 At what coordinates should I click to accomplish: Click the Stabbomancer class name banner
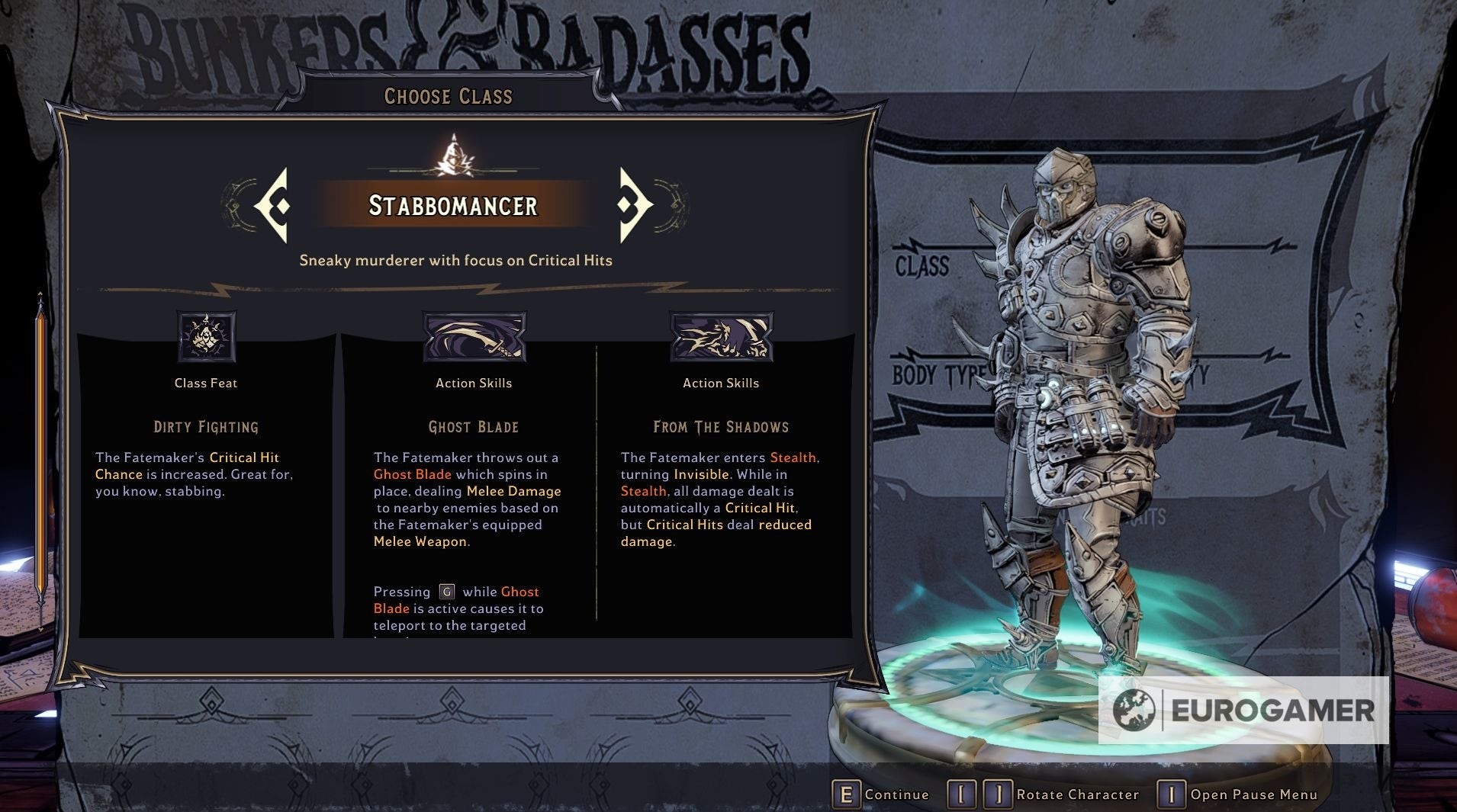pyautogui.click(x=453, y=205)
